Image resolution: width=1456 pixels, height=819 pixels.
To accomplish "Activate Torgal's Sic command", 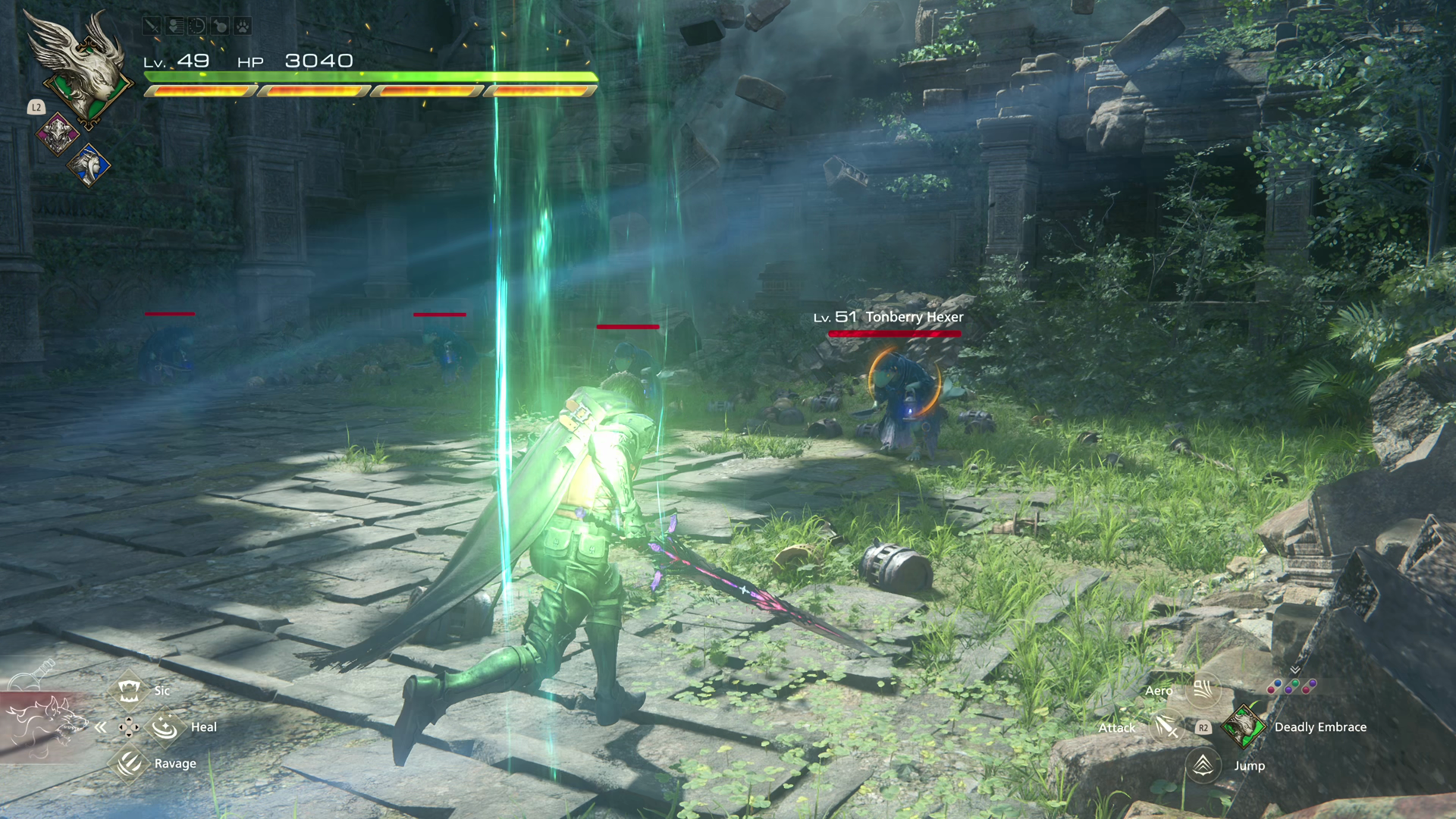I will tap(129, 690).
